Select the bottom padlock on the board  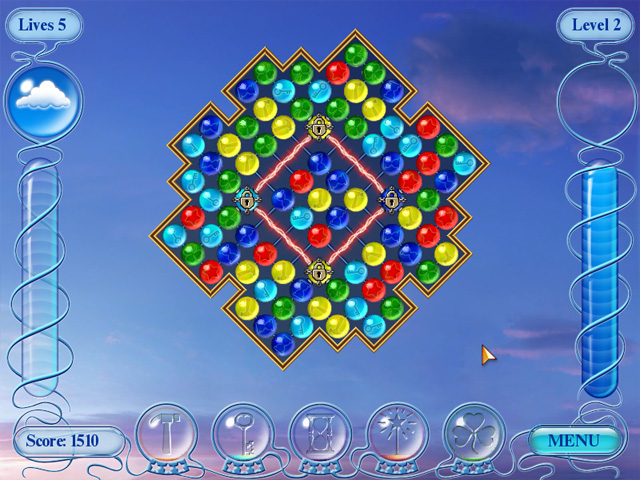click(319, 271)
